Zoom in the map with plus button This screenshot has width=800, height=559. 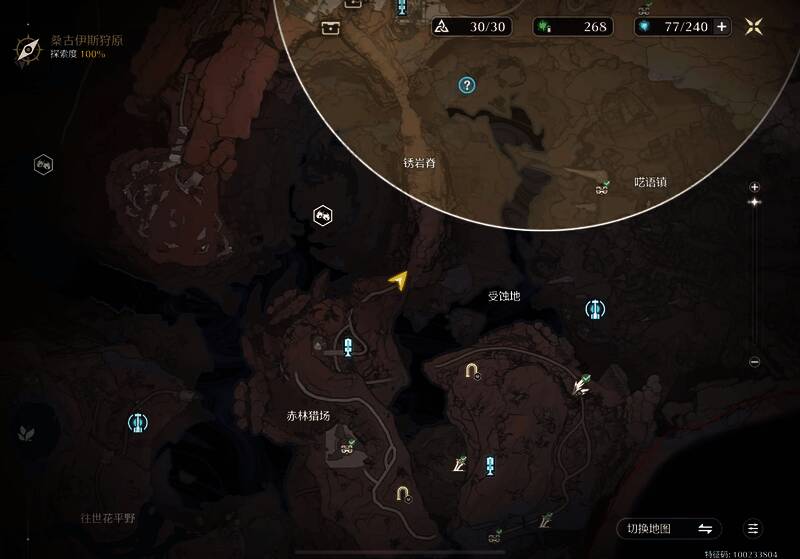coord(755,187)
